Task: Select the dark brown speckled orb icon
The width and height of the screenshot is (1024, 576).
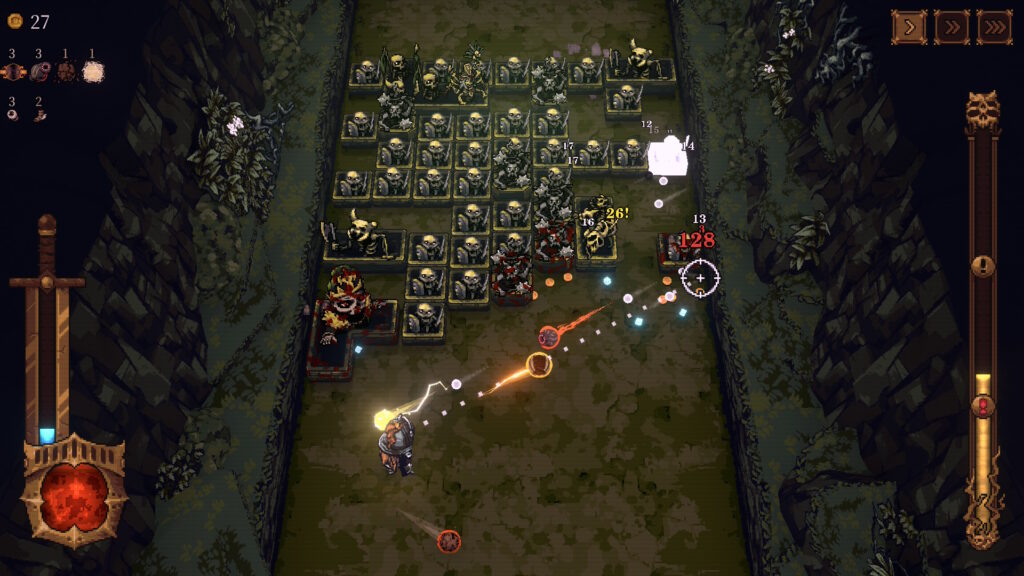Action: pyautogui.click(x=66, y=71)
